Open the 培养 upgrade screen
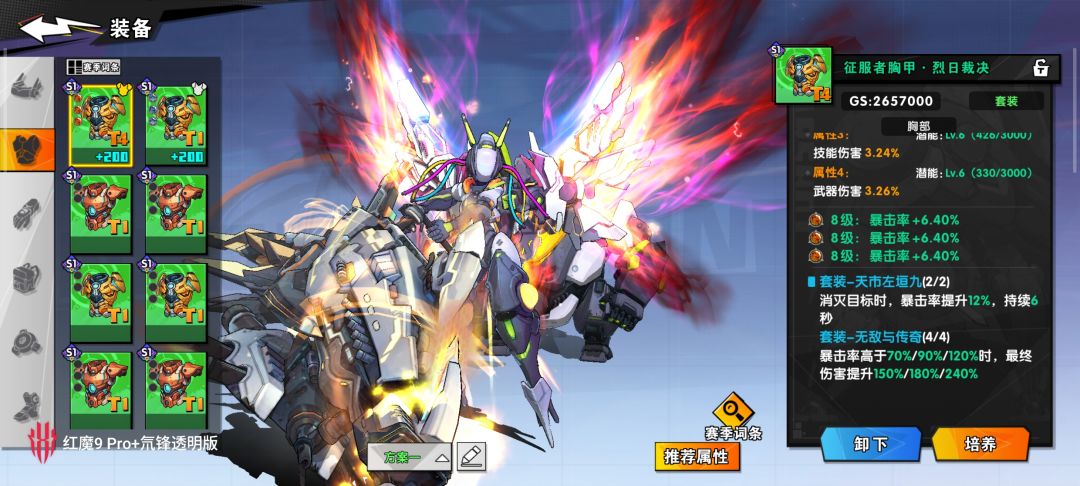The height and width of the screenshot is (486, 1080). click(x=980, y=444)
